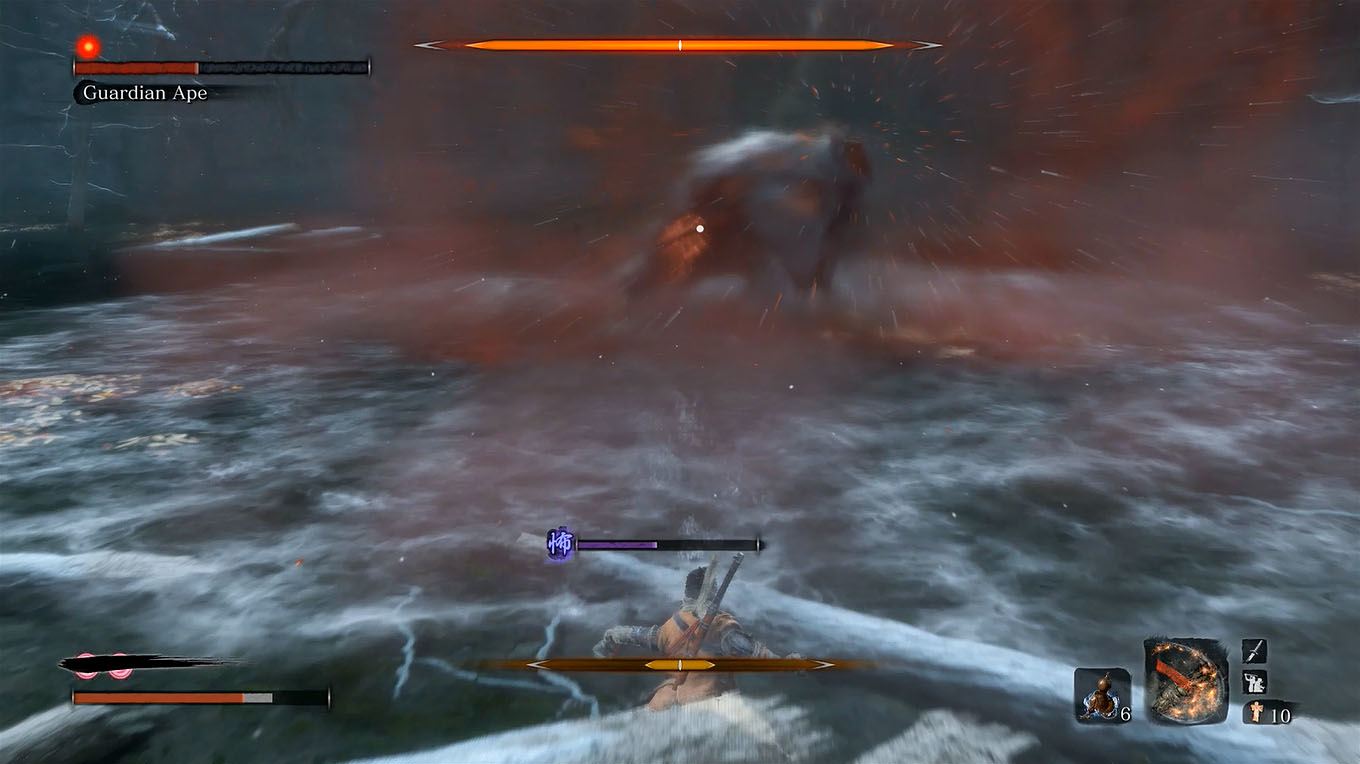Click the purple terror buildup bar
1360x764 pixels.
615,543
